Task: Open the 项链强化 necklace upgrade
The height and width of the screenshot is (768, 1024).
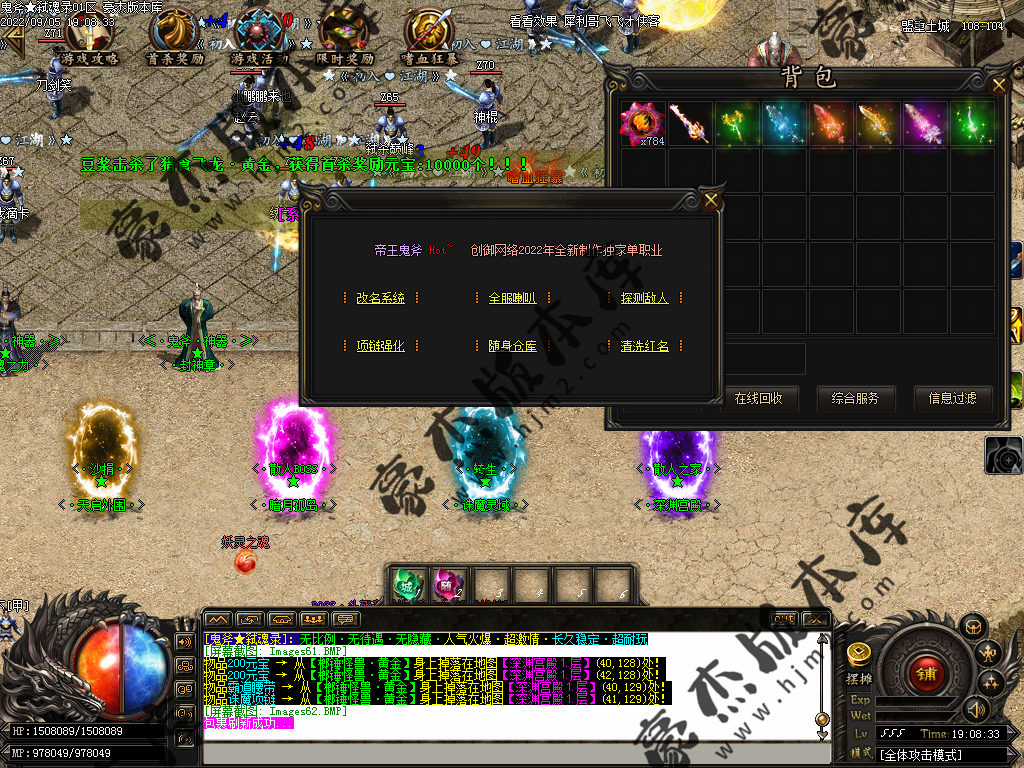Action: (381, 346)
